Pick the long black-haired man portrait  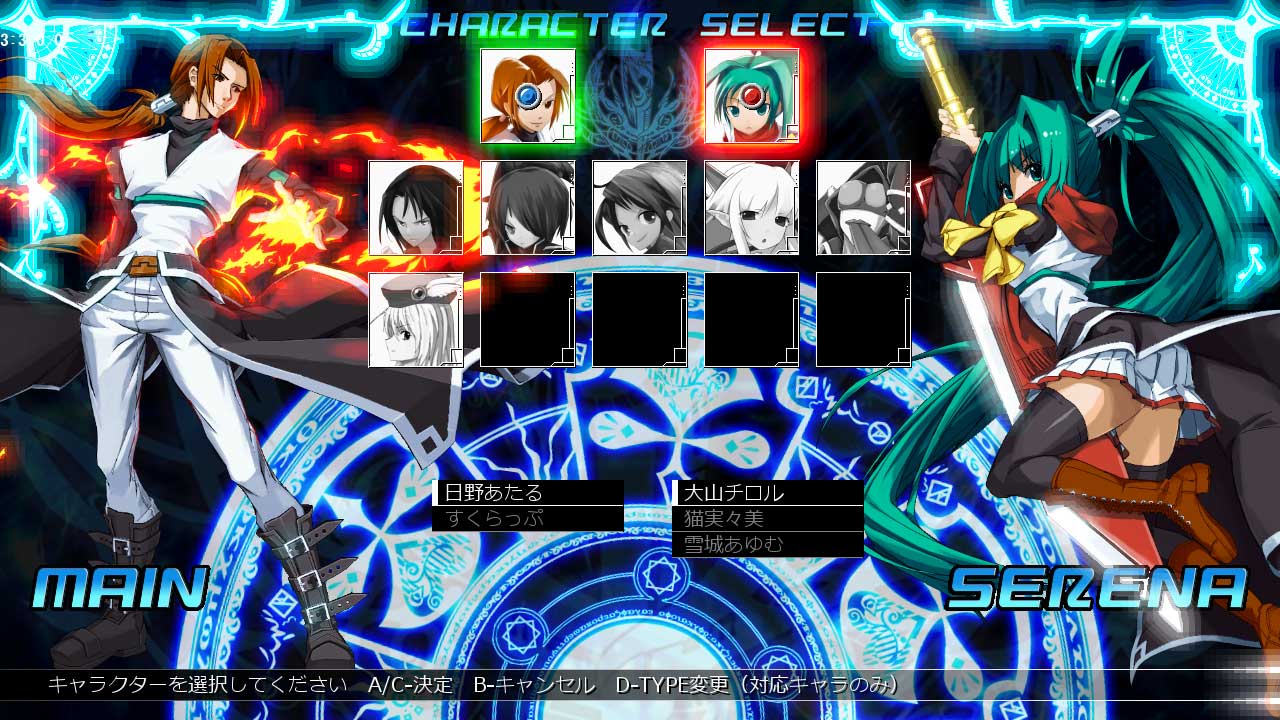pos(416,208)
